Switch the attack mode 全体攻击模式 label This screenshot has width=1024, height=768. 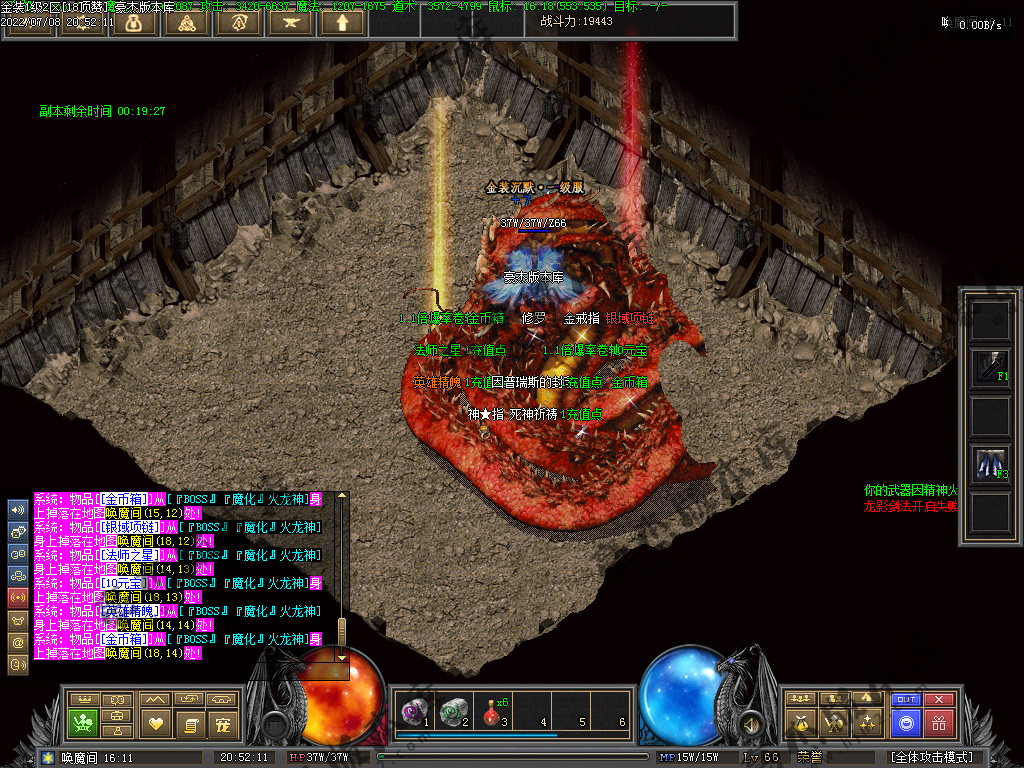coord(931,757)
